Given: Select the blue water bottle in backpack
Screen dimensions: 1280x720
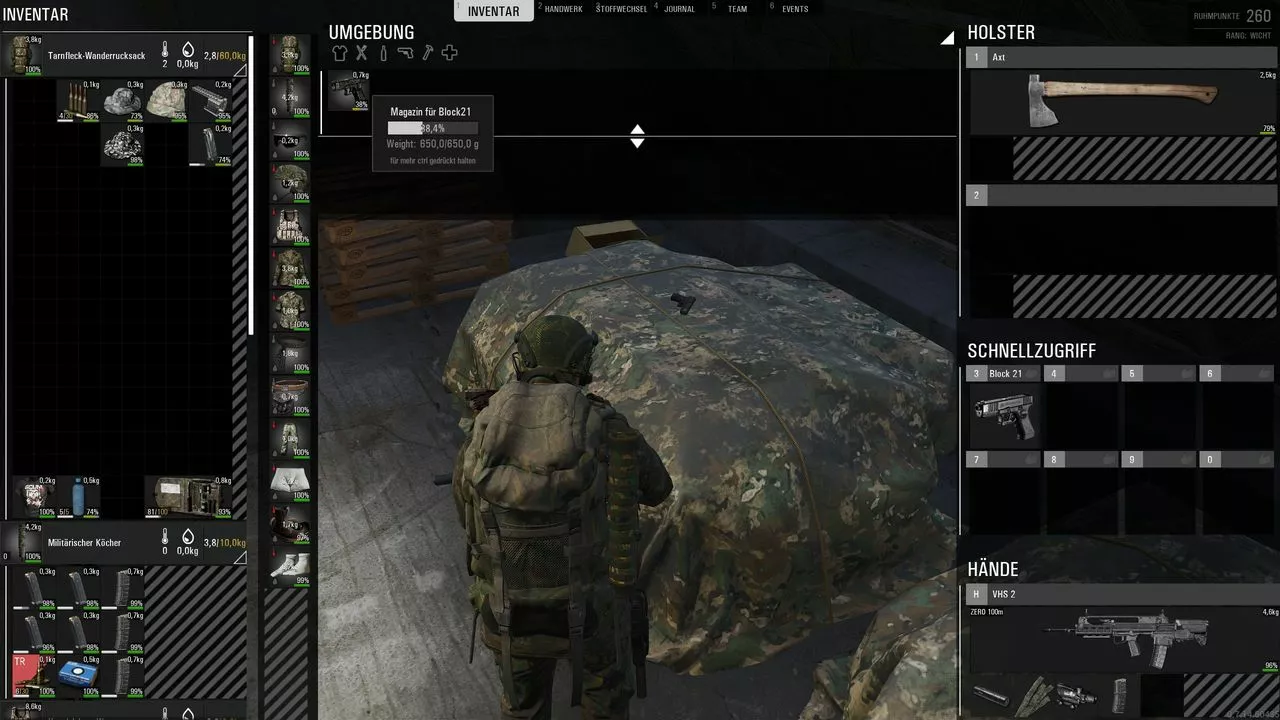Looking at the screenshot, I should tap(78, 496).
